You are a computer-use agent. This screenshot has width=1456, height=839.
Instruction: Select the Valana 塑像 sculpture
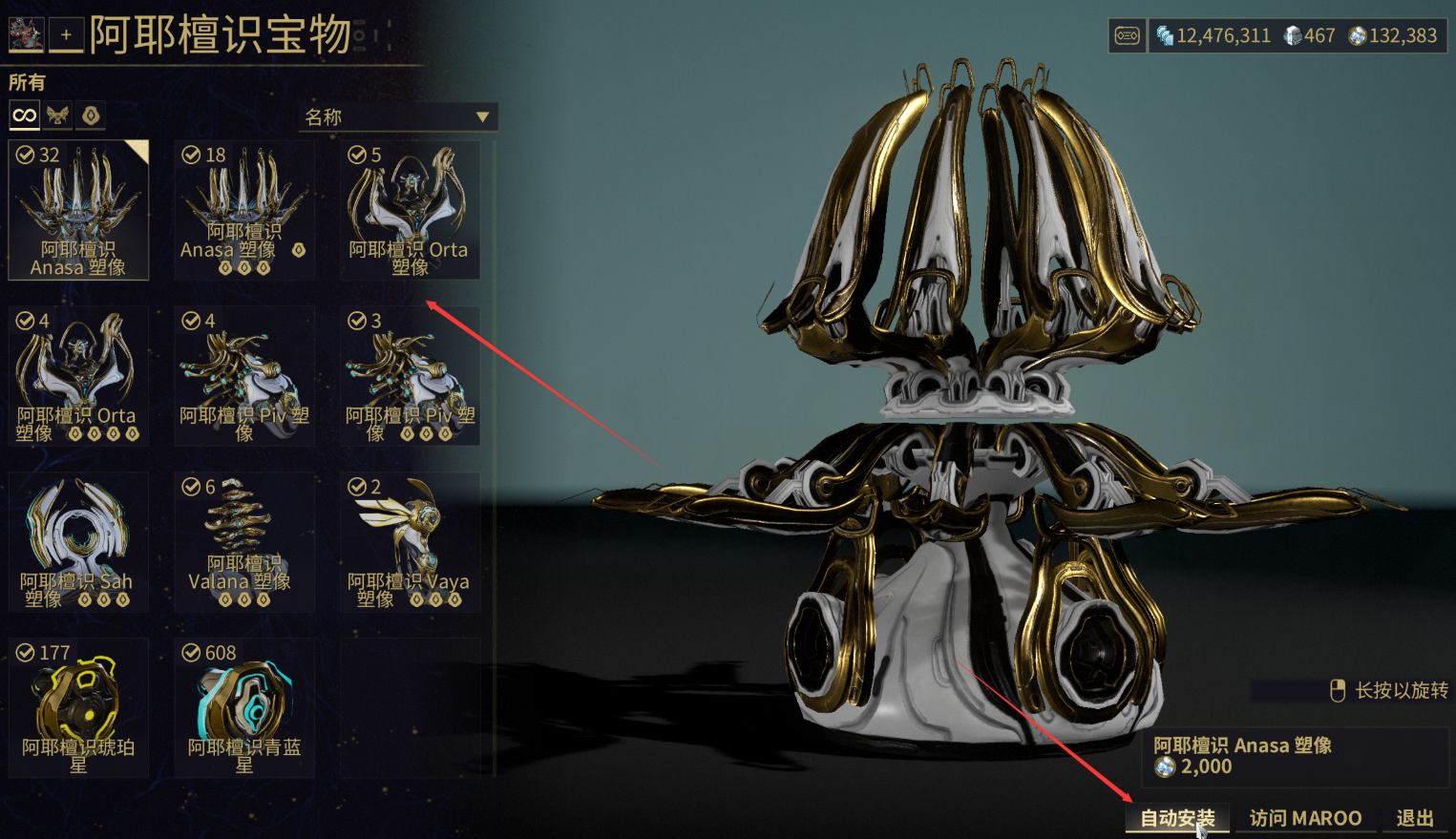pyautogui.click(x=243, y=542)
